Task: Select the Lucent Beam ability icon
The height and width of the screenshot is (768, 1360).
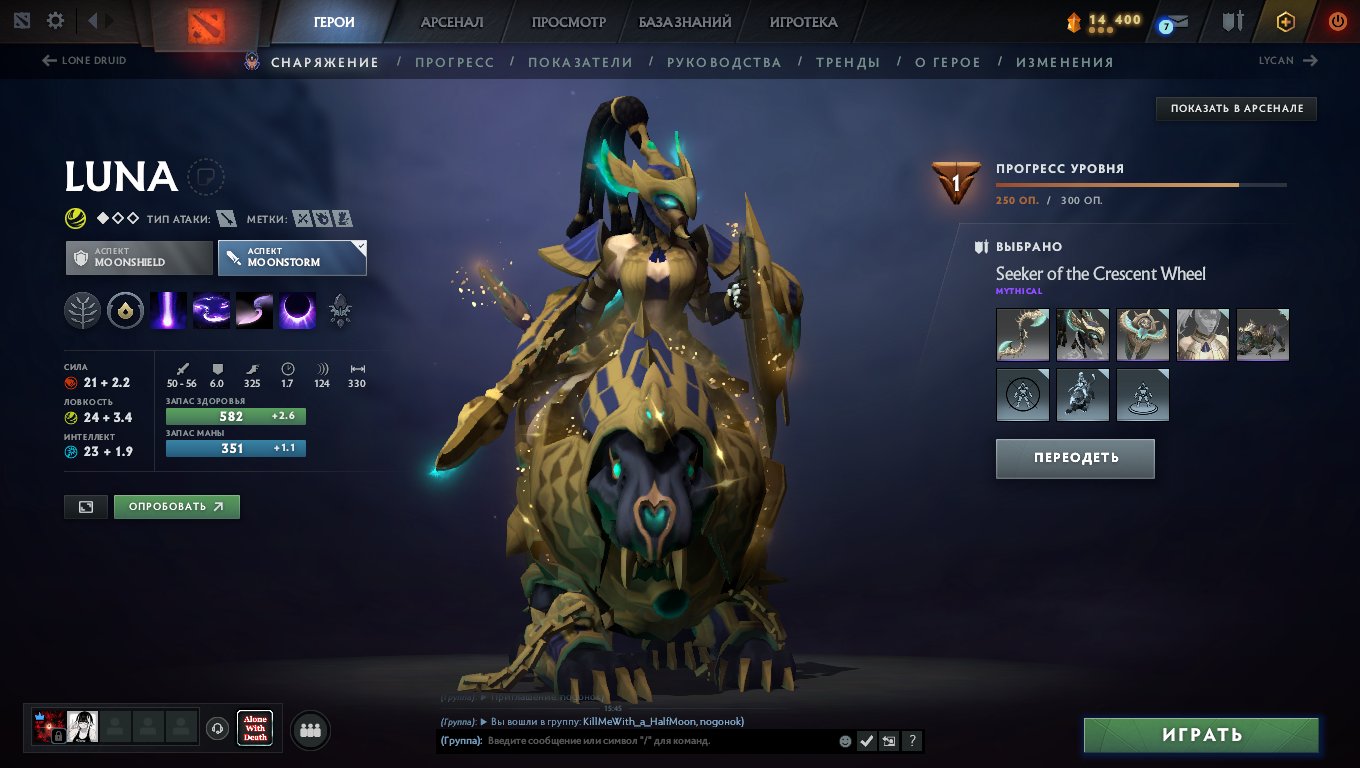Action: (168, 310)
